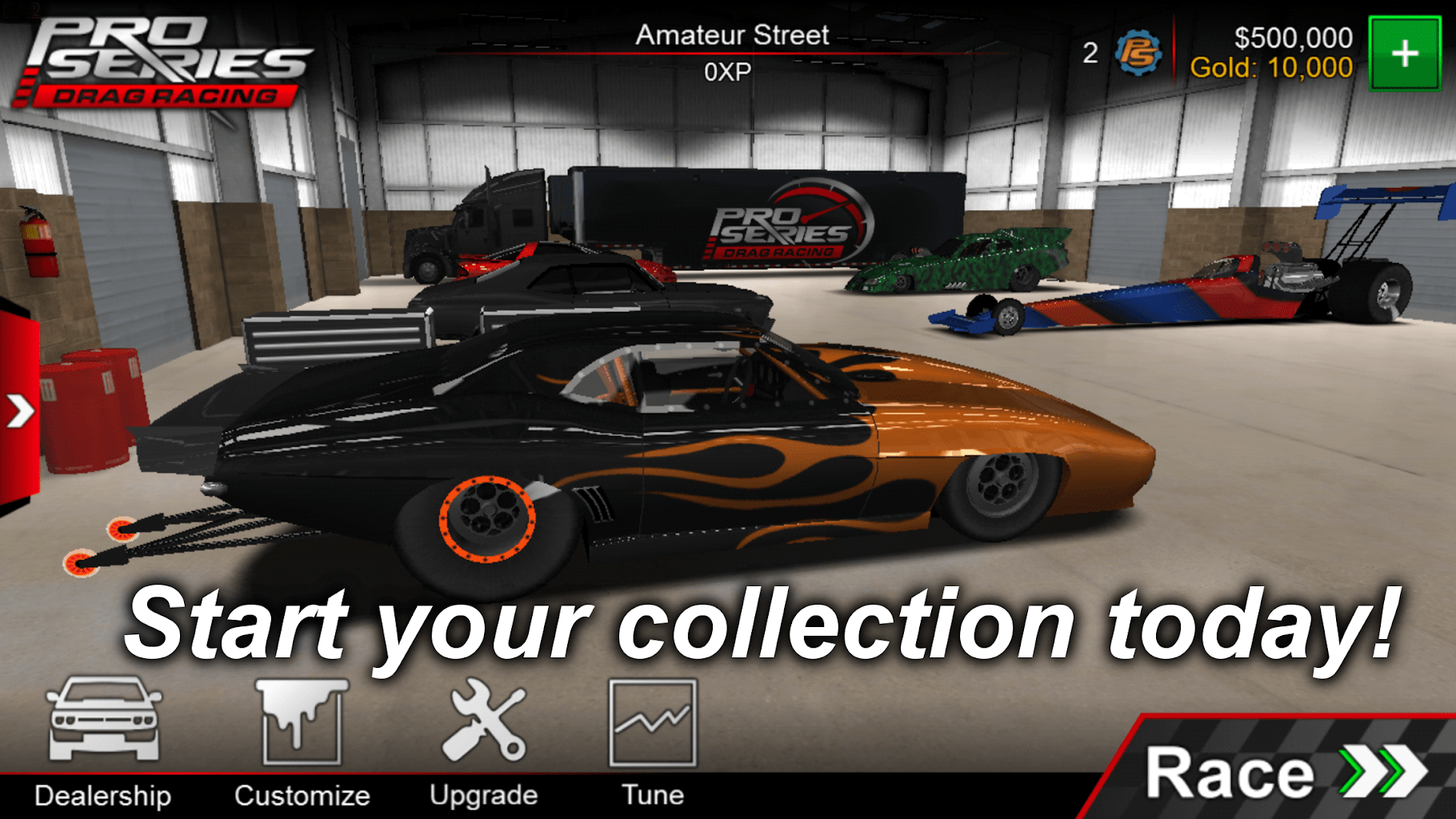1456x819 pixels.
Task: Tap the 0XP progress label to expand details
Action: pyautogui.click(x=730, y=70)
